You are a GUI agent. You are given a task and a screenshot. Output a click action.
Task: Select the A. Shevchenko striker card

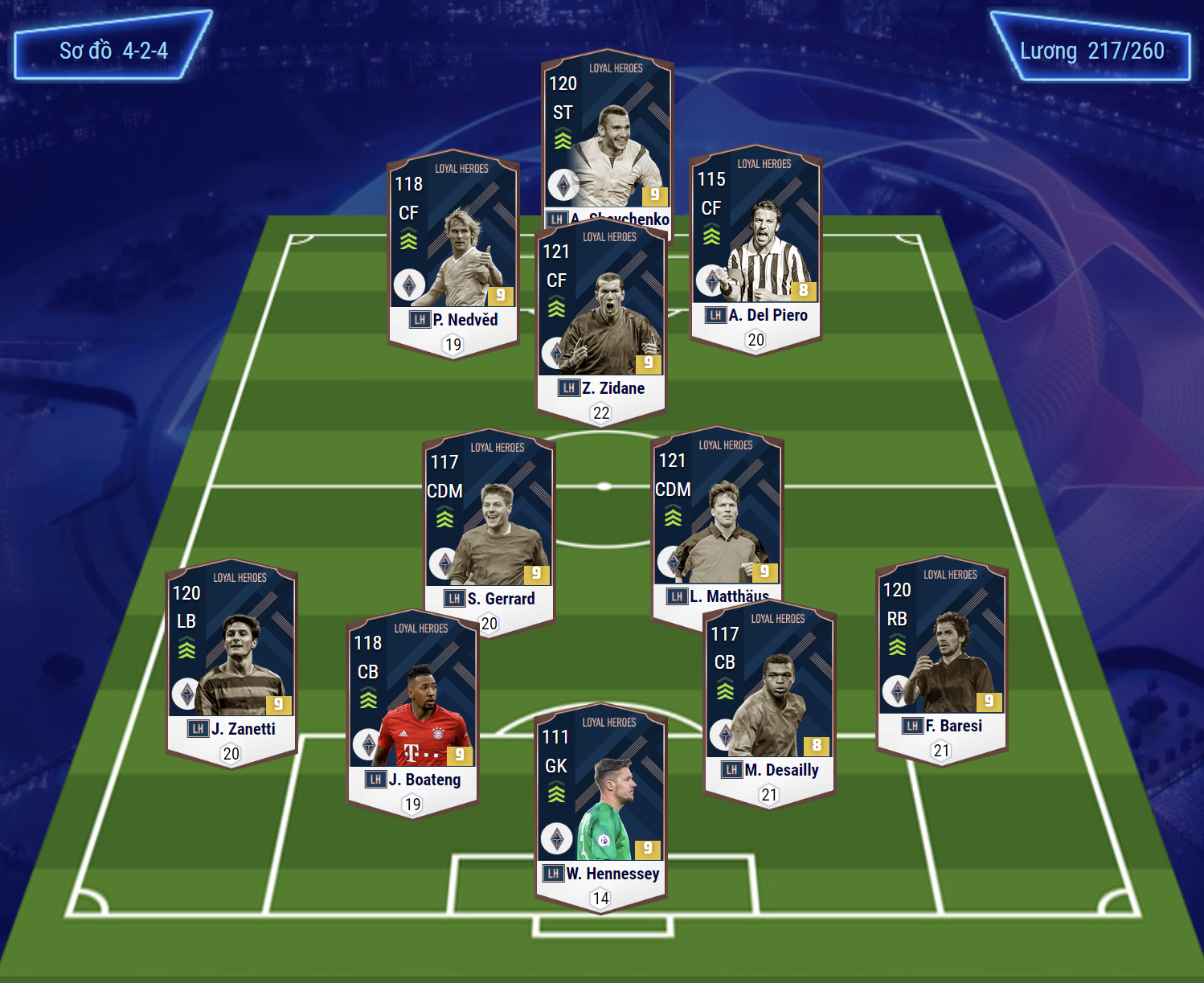(607, 137)
